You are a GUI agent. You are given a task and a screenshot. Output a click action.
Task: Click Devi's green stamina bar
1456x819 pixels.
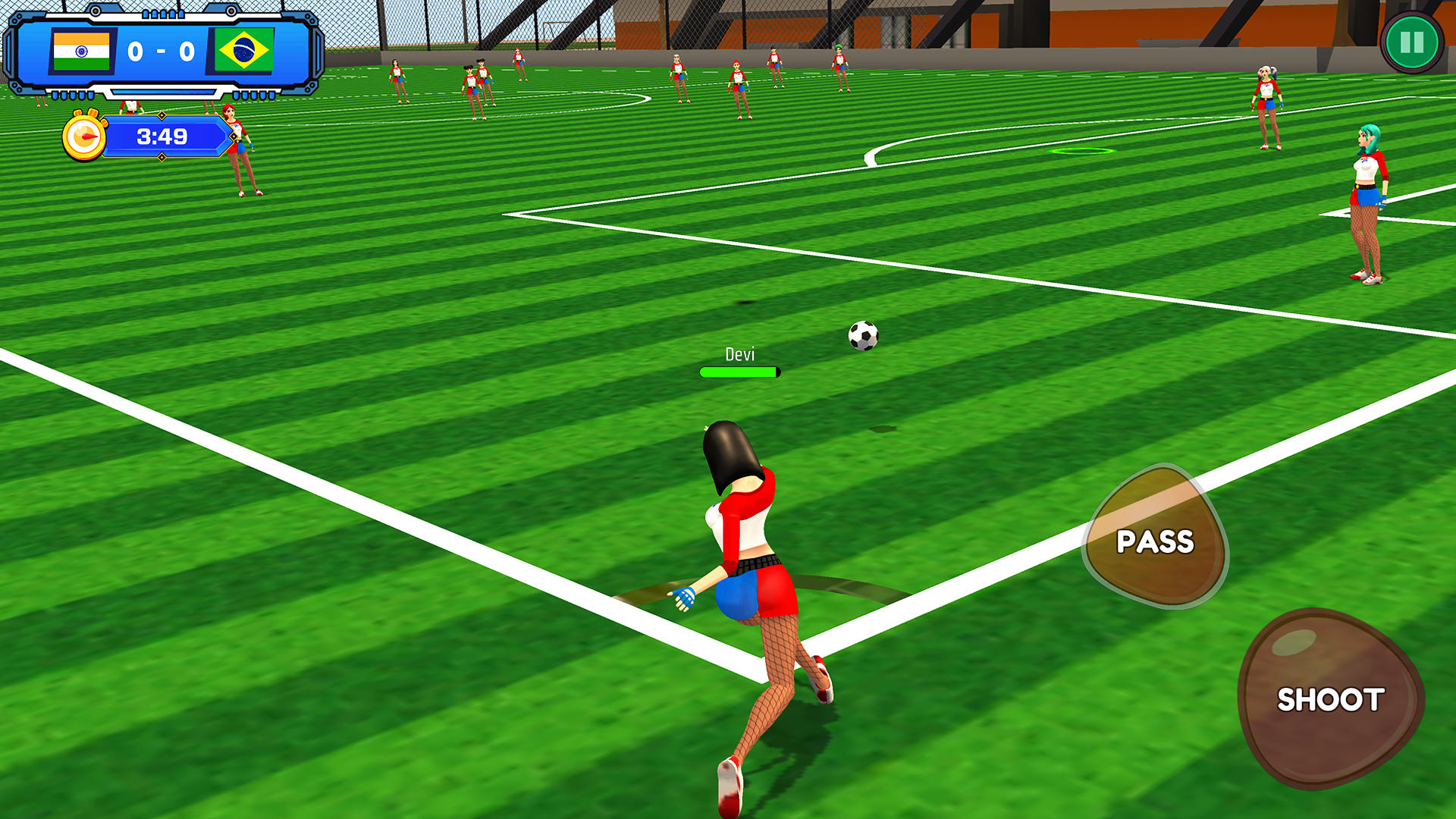[739, 371]
